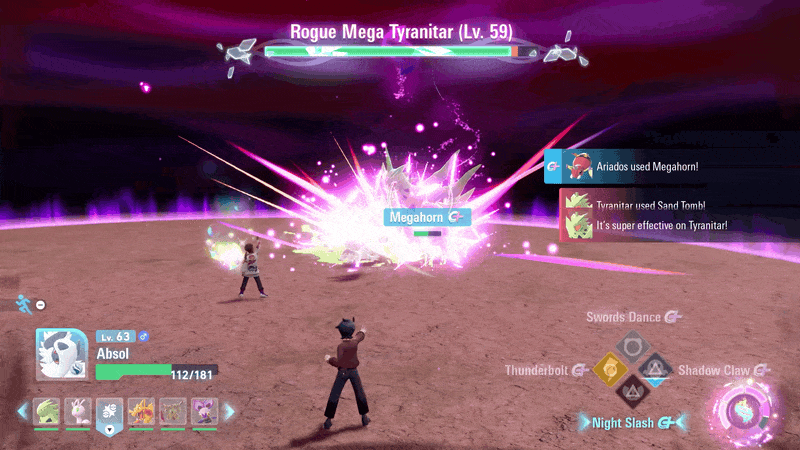This screenshot has width=800, height=450.
Task: Activate the glowing Mega Evolution orb
Action: click(x=745, y=412)
